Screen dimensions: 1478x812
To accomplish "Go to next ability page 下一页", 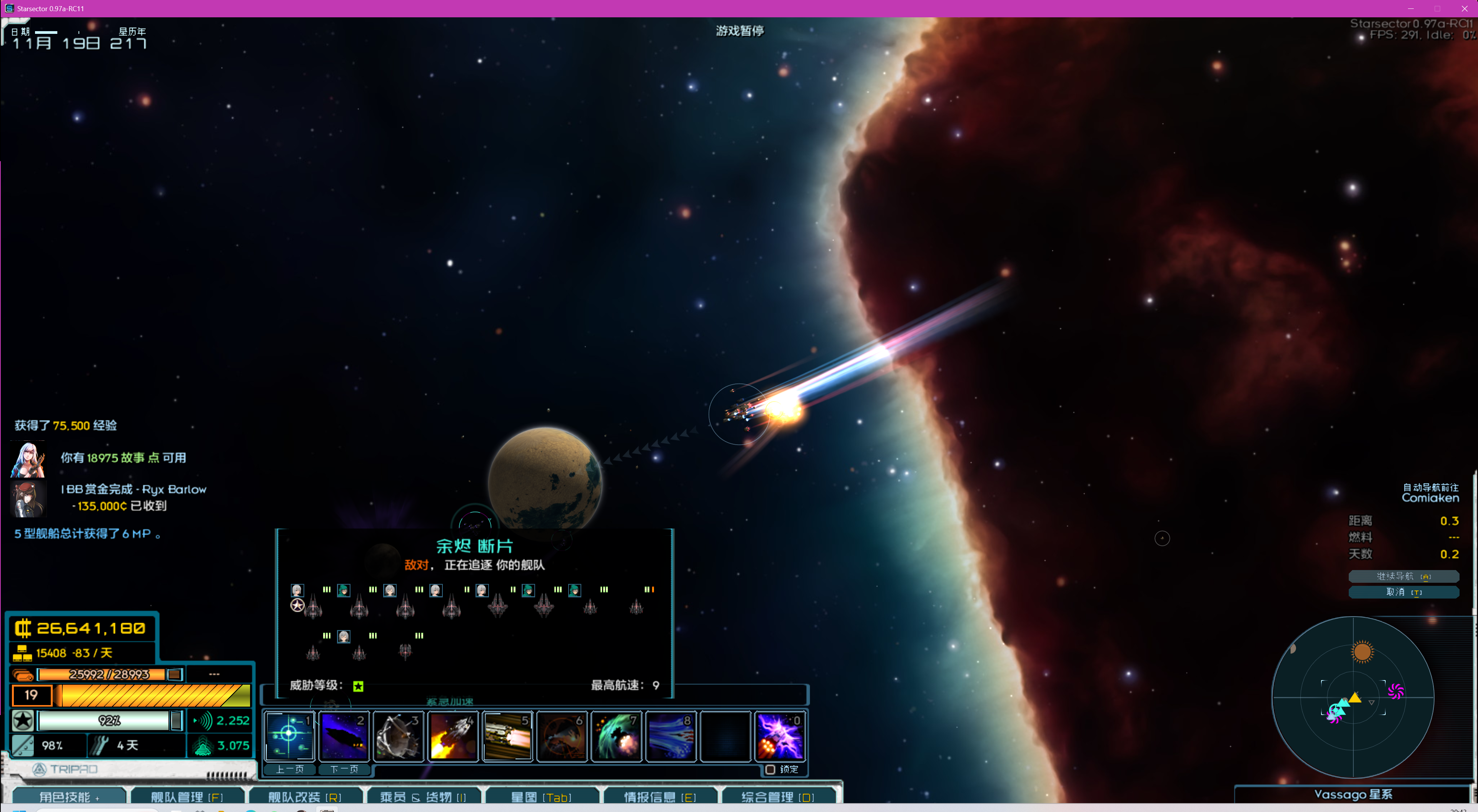I will click(x=344, y=769).
